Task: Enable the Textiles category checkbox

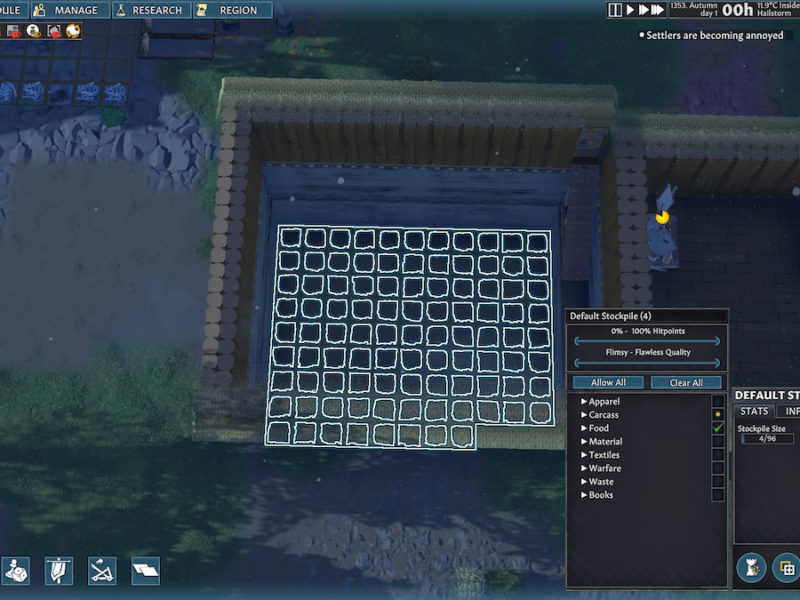Action: (717, 455)
